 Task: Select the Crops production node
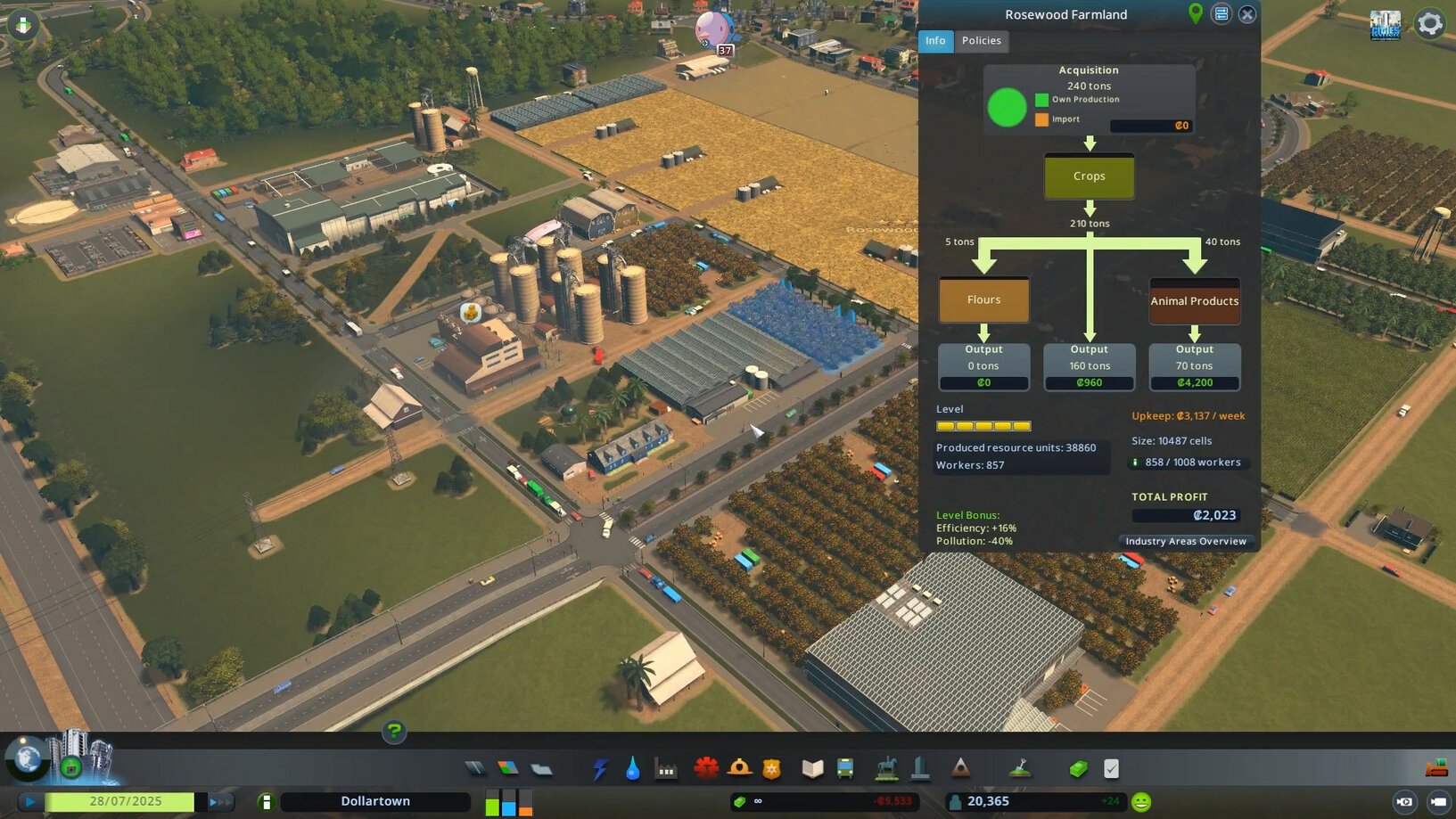pyautogui.click(x=1089, y=176)
